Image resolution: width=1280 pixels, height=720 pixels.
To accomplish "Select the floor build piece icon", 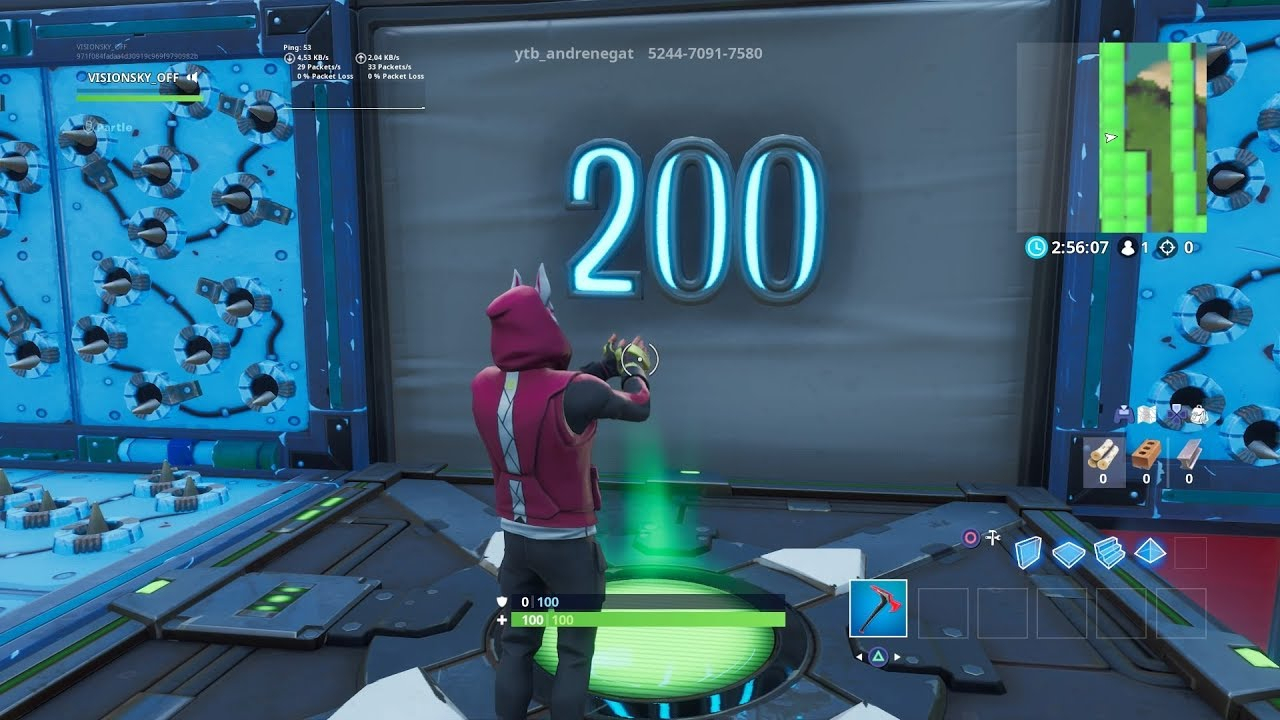I will point(1068,551).
